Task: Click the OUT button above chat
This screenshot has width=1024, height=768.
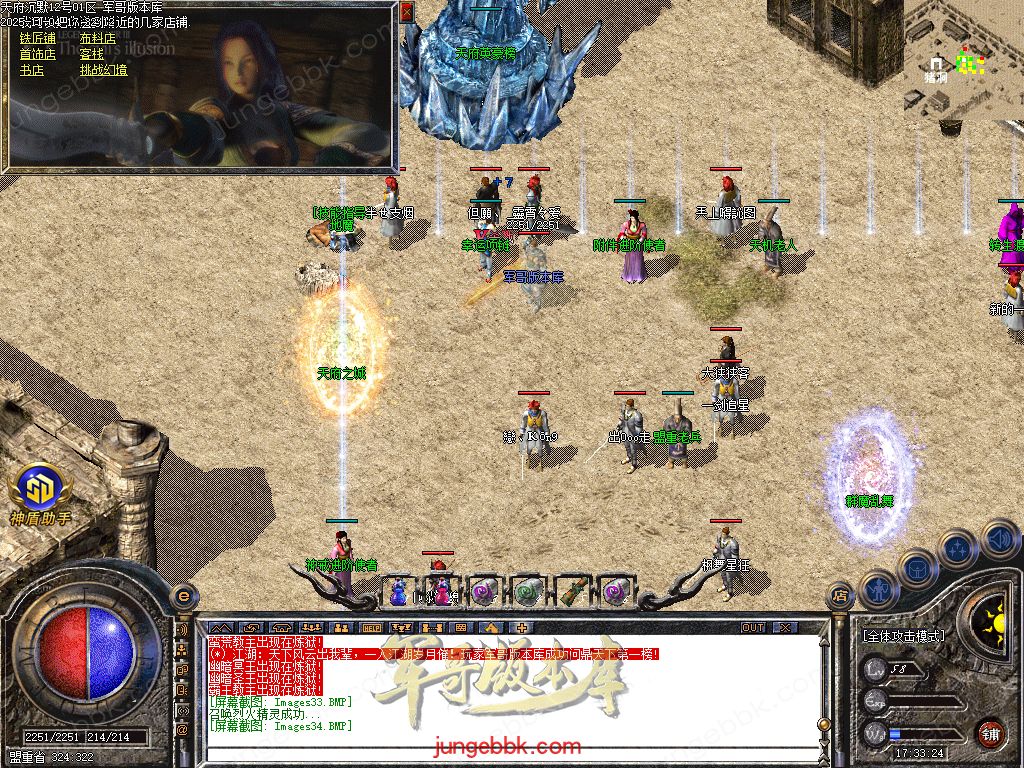Action: tap(753, 628)
